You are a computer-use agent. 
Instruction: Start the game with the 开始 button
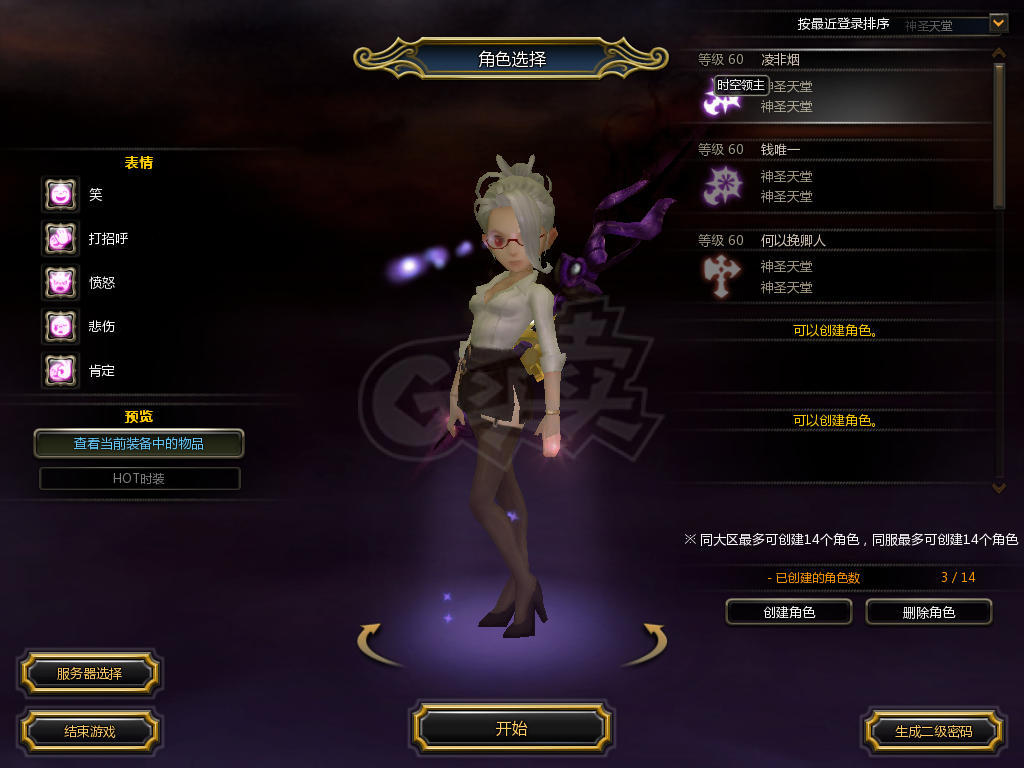click(x=511, y=728)
